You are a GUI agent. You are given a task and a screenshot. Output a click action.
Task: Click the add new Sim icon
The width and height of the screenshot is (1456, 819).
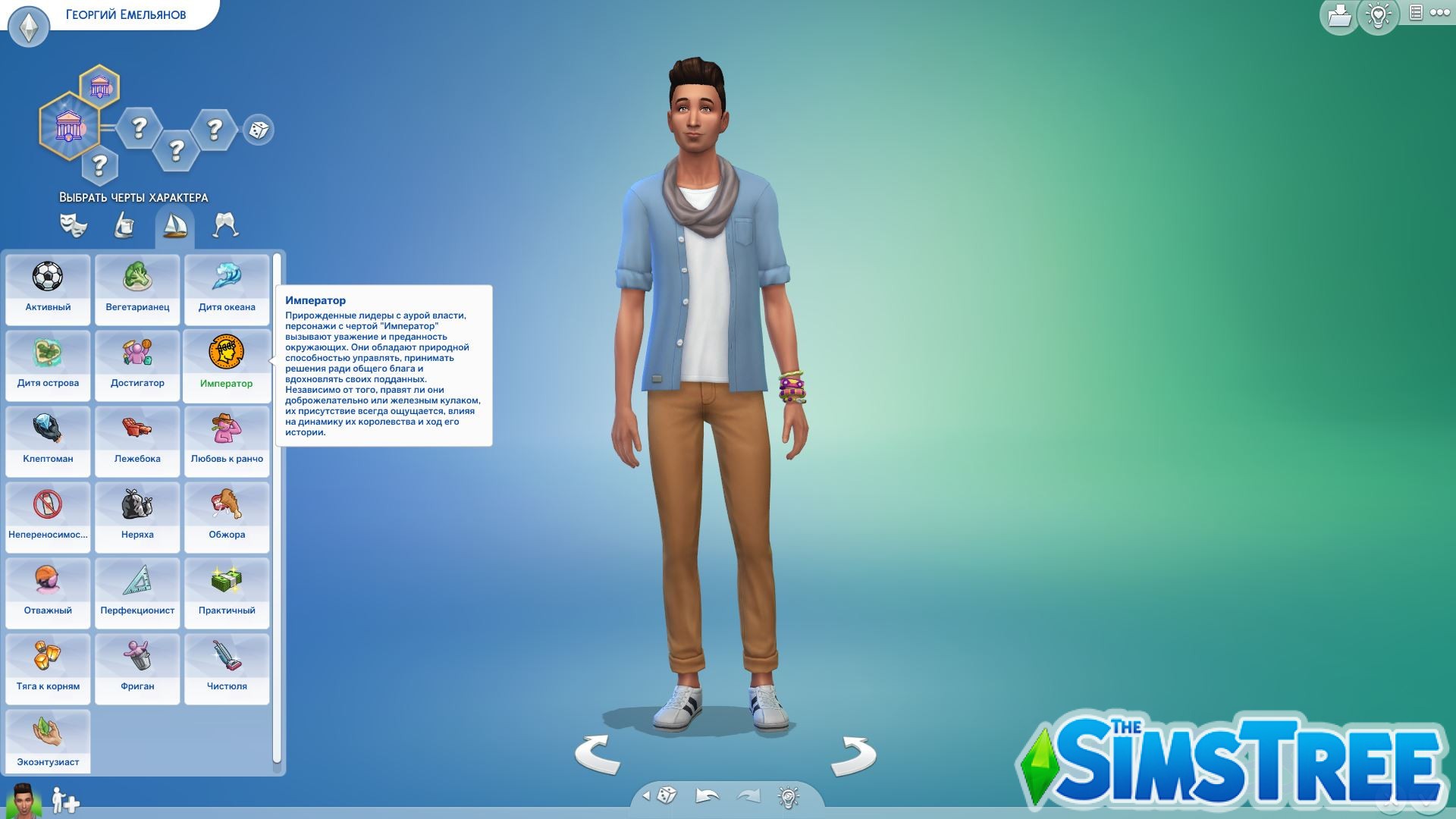(64, 800)
